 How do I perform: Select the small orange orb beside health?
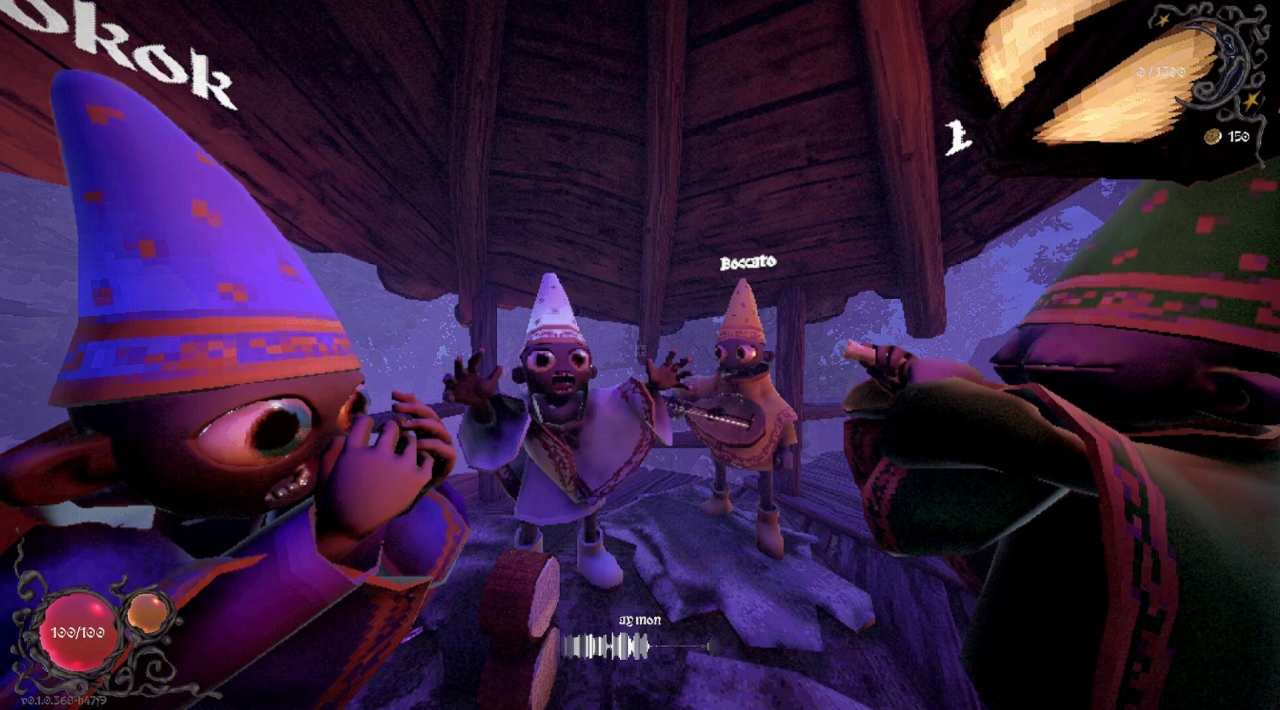pos(147,612)
